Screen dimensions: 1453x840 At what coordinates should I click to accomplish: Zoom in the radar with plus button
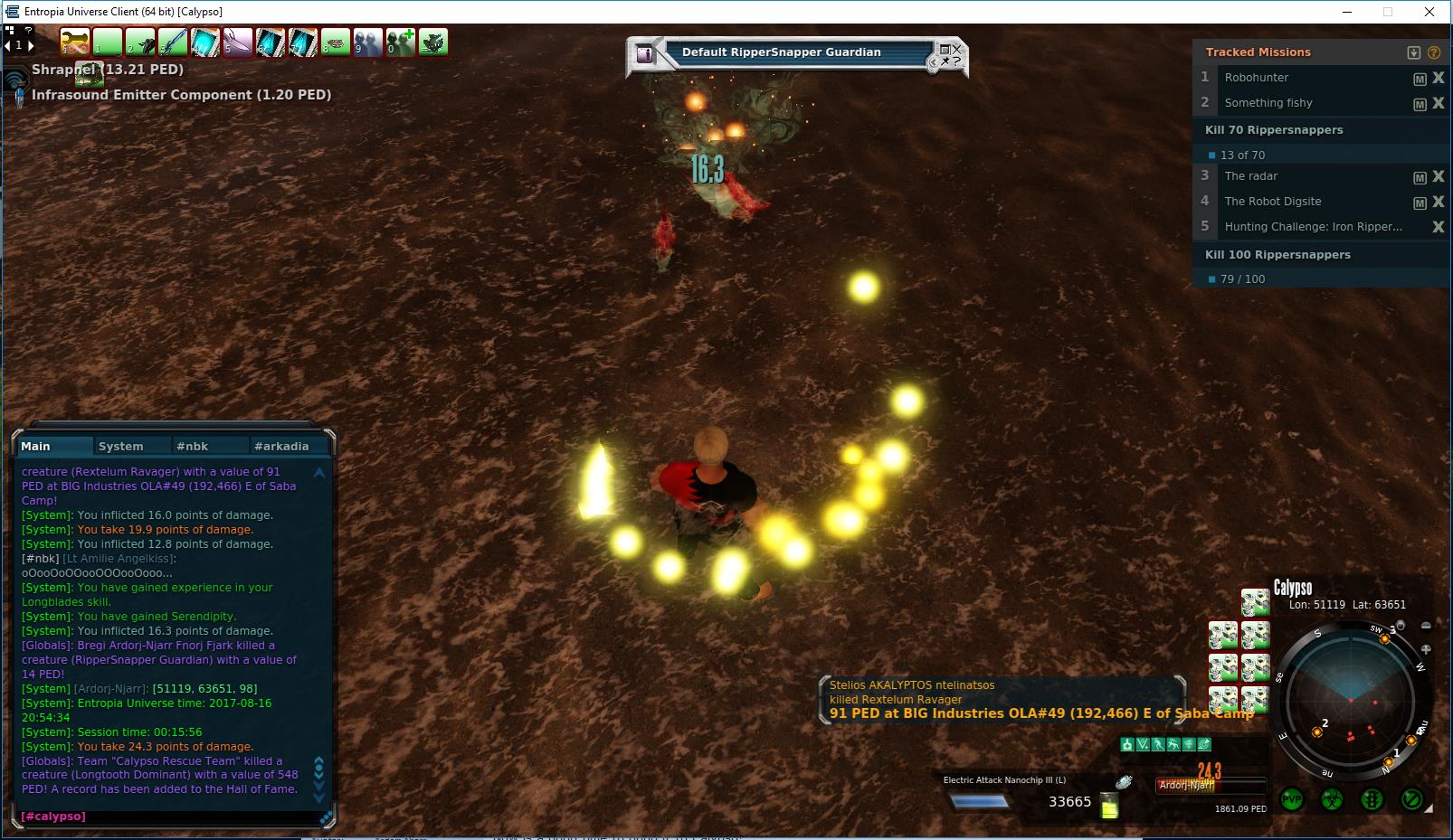1426,649
